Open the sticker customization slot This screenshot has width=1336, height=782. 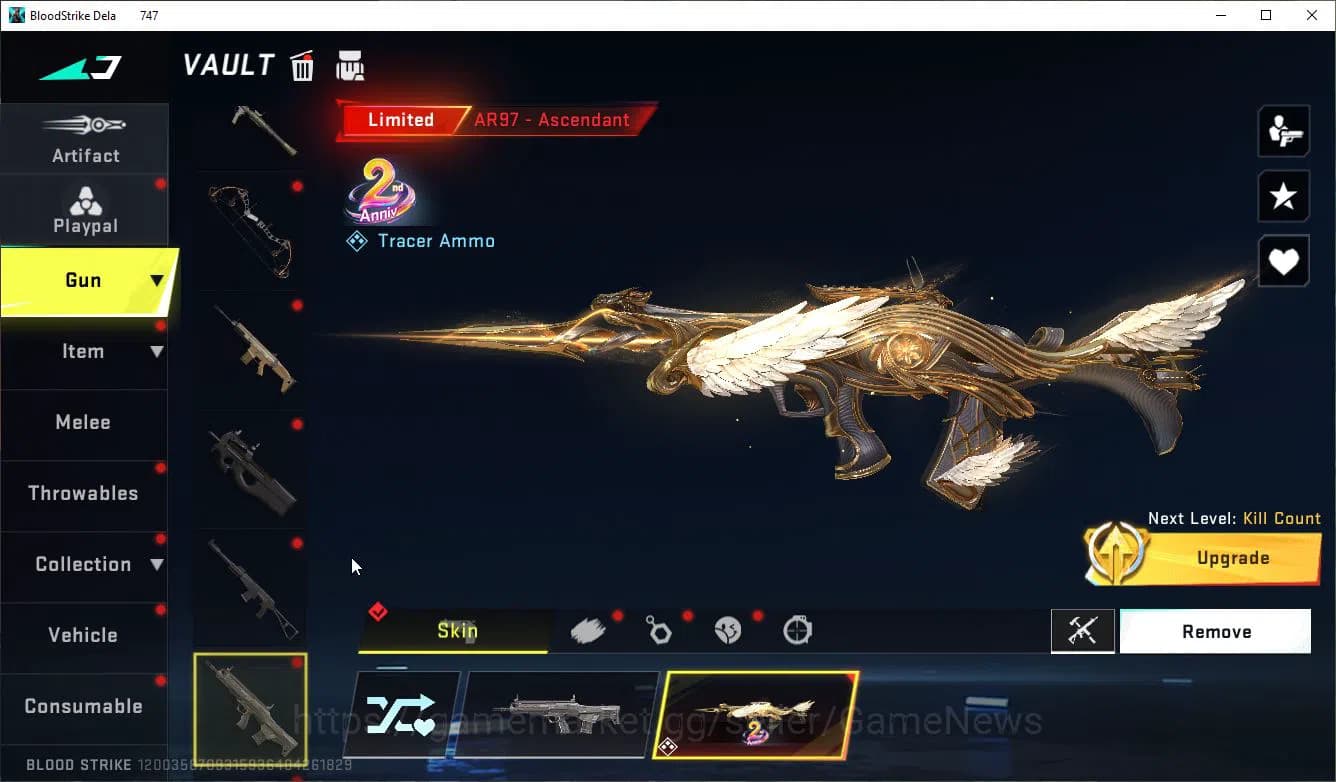pos(729,629)
